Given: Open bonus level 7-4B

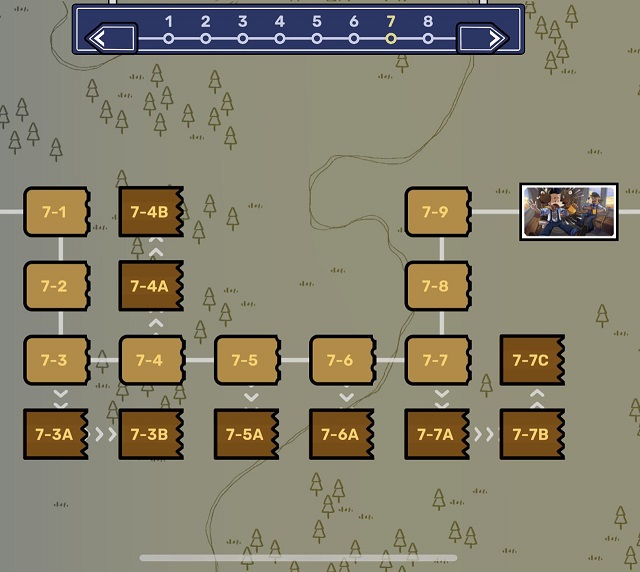Looking at the screenshot, I should click(x=151, y=212).
